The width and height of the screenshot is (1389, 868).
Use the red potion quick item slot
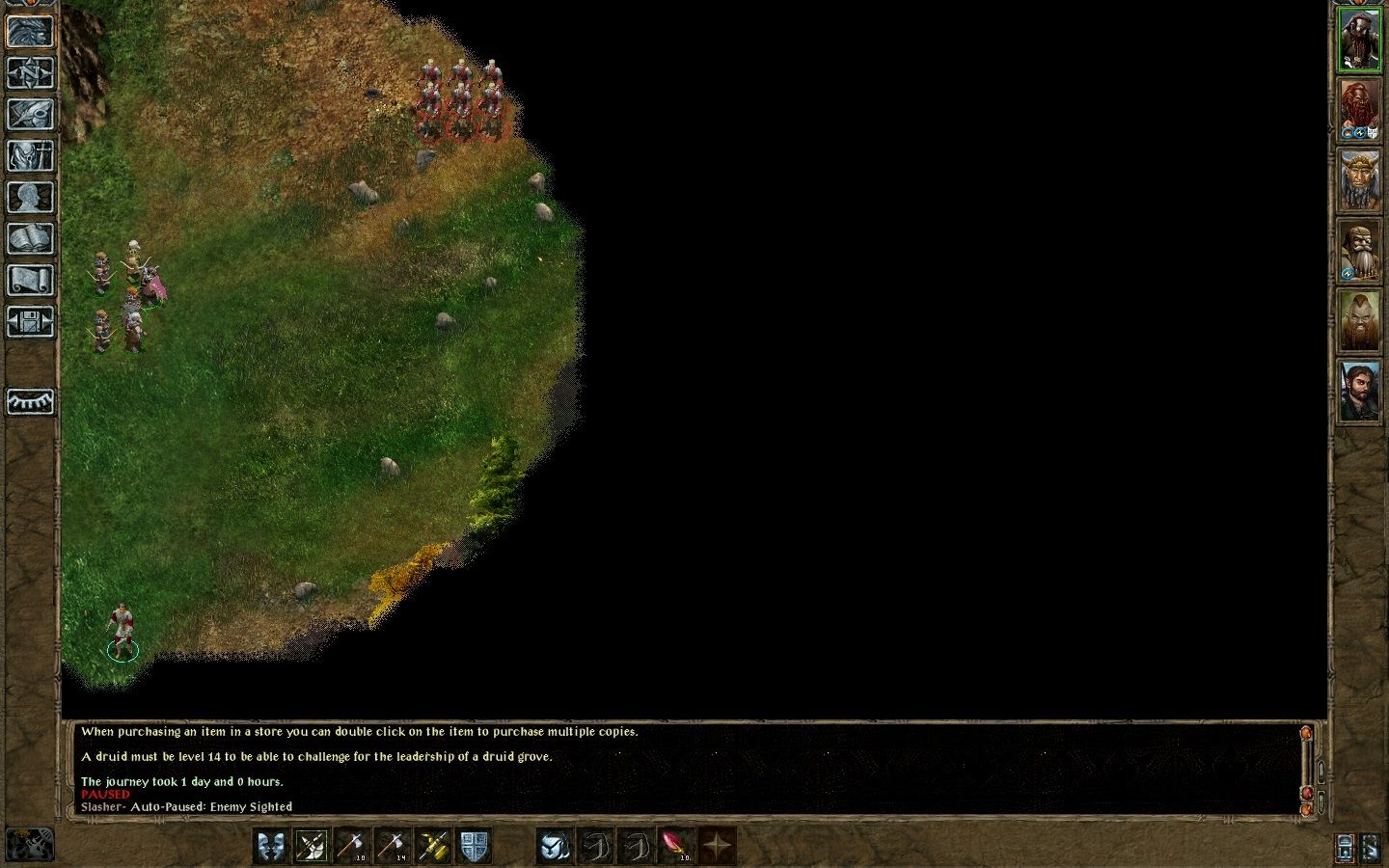tap(673, 846)
